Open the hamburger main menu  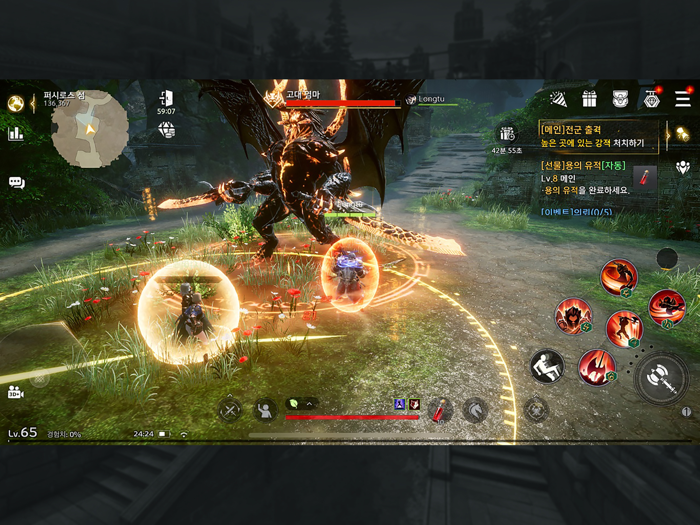coord(682,99)
